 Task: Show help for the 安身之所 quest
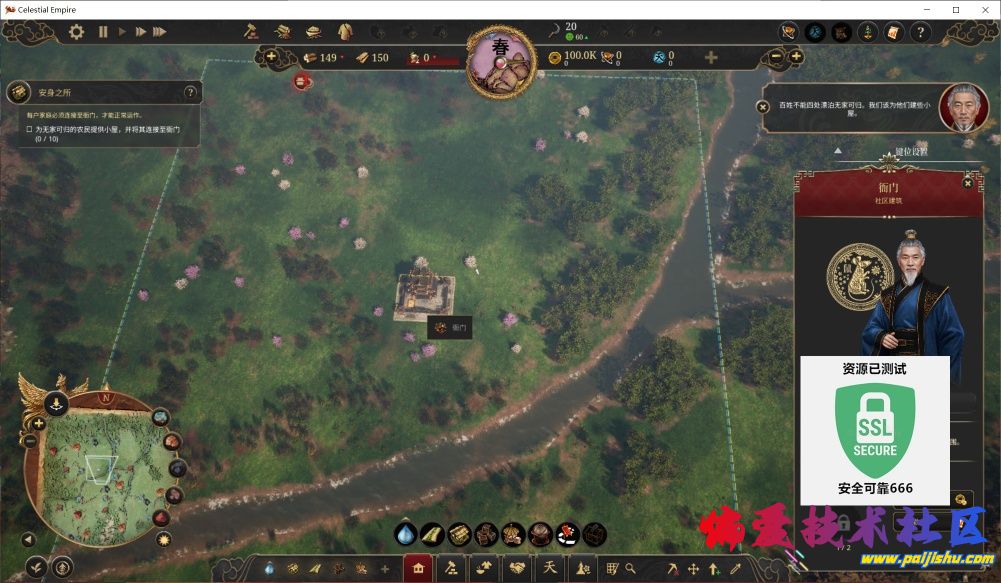[190, 92]
